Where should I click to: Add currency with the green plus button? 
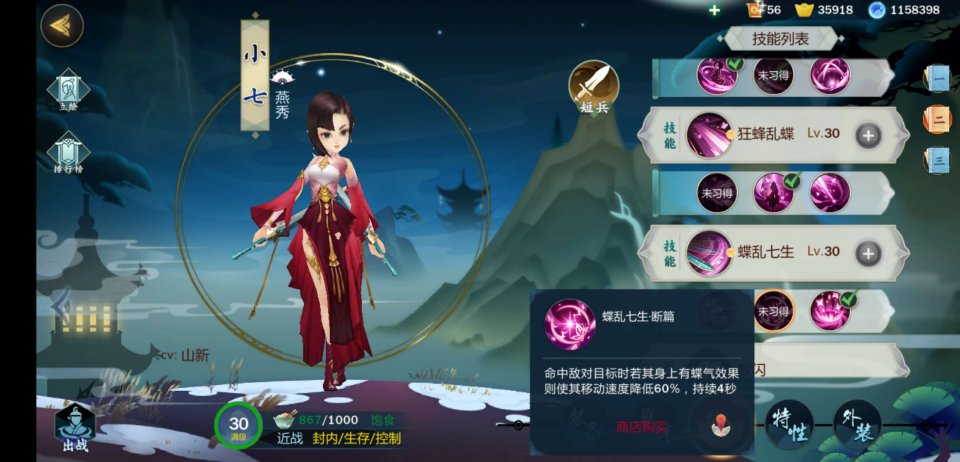point(714,10)
